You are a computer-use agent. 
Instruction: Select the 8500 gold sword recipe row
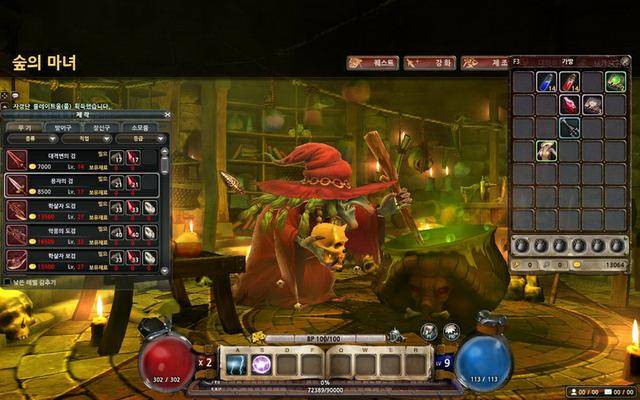coord(80,185)
